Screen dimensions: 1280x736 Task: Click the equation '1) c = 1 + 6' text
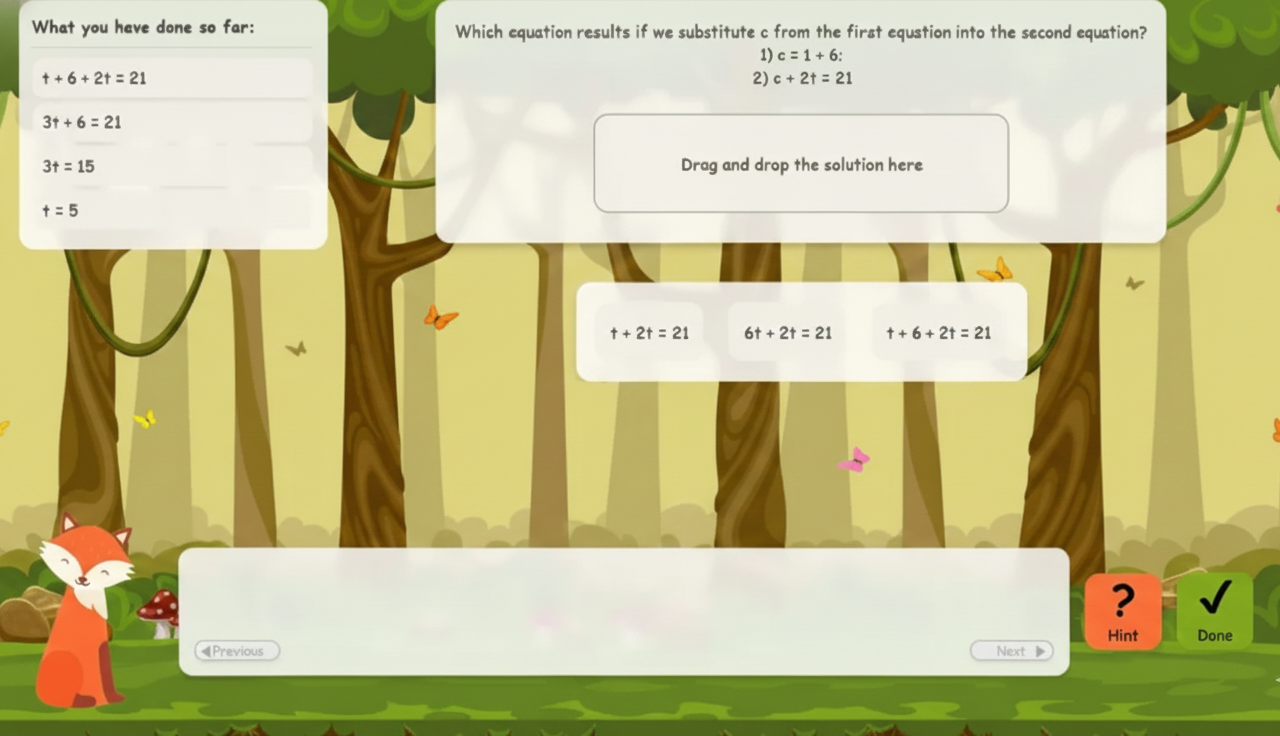(x=801, y=55)
